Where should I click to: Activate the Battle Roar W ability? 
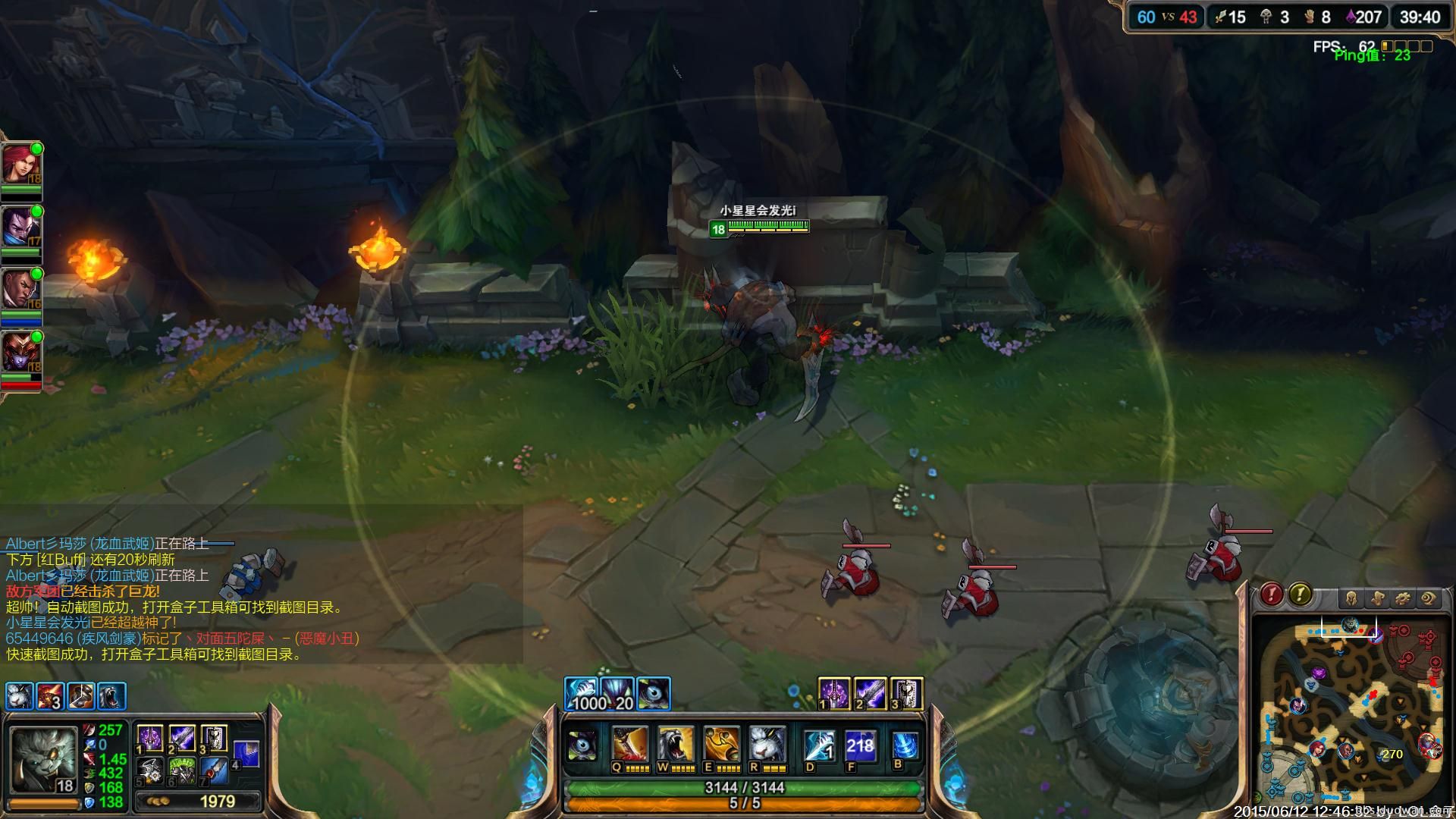tap(675, 745)
